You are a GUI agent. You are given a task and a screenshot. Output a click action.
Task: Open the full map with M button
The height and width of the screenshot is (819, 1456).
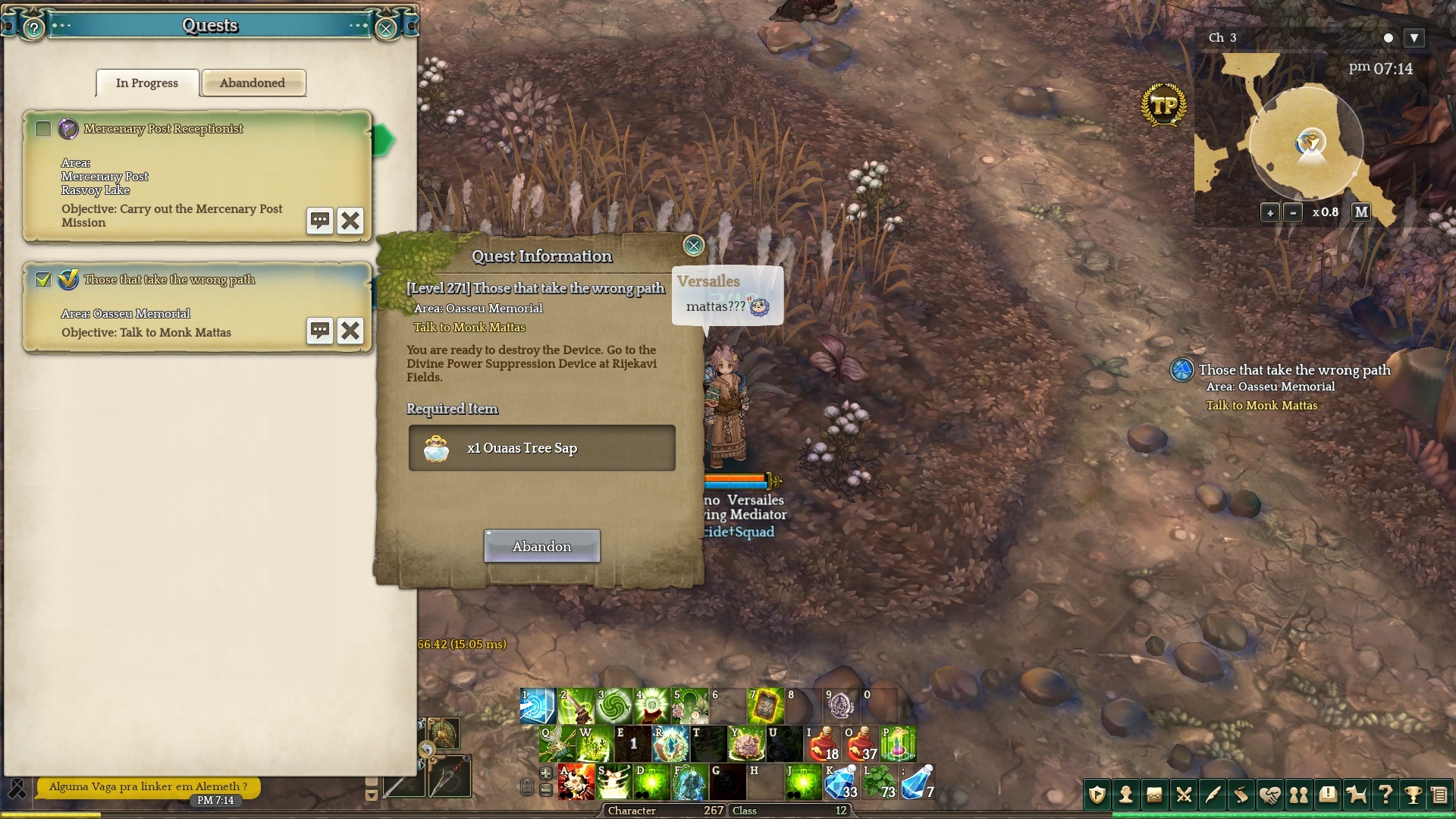tap(1361, 212)
